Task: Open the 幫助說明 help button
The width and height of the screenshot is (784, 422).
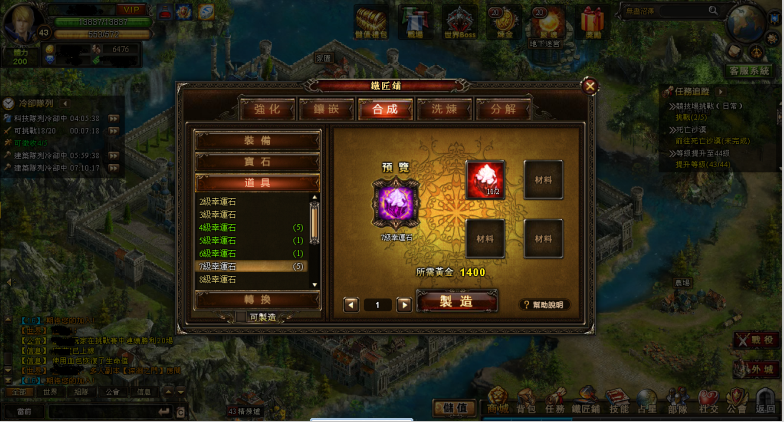Action: 543,304
